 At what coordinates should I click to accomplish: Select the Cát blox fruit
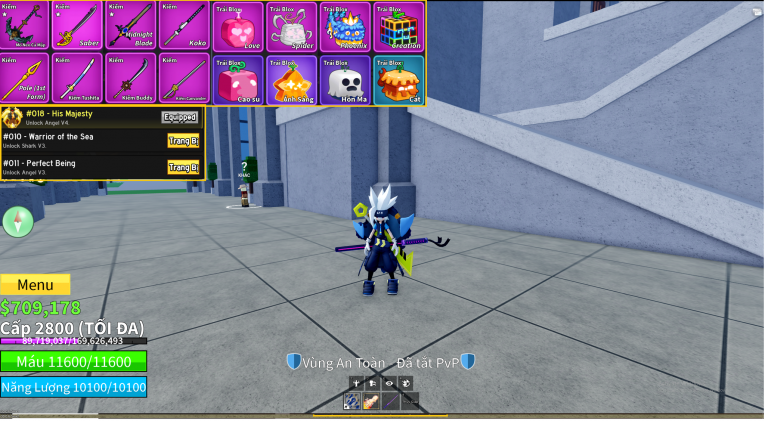tap(398, 79)
